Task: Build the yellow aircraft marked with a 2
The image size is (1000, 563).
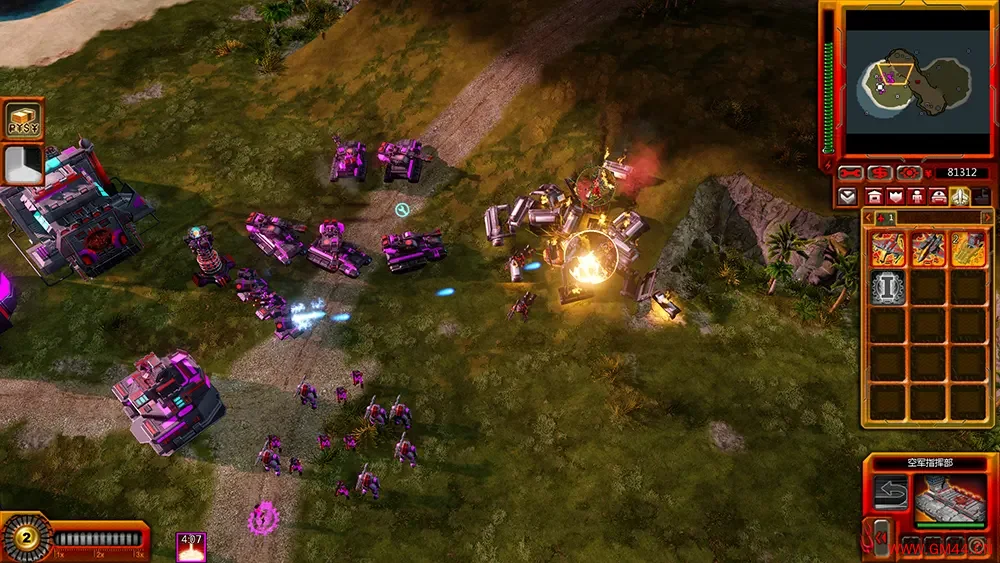Action: coord(967,247)
